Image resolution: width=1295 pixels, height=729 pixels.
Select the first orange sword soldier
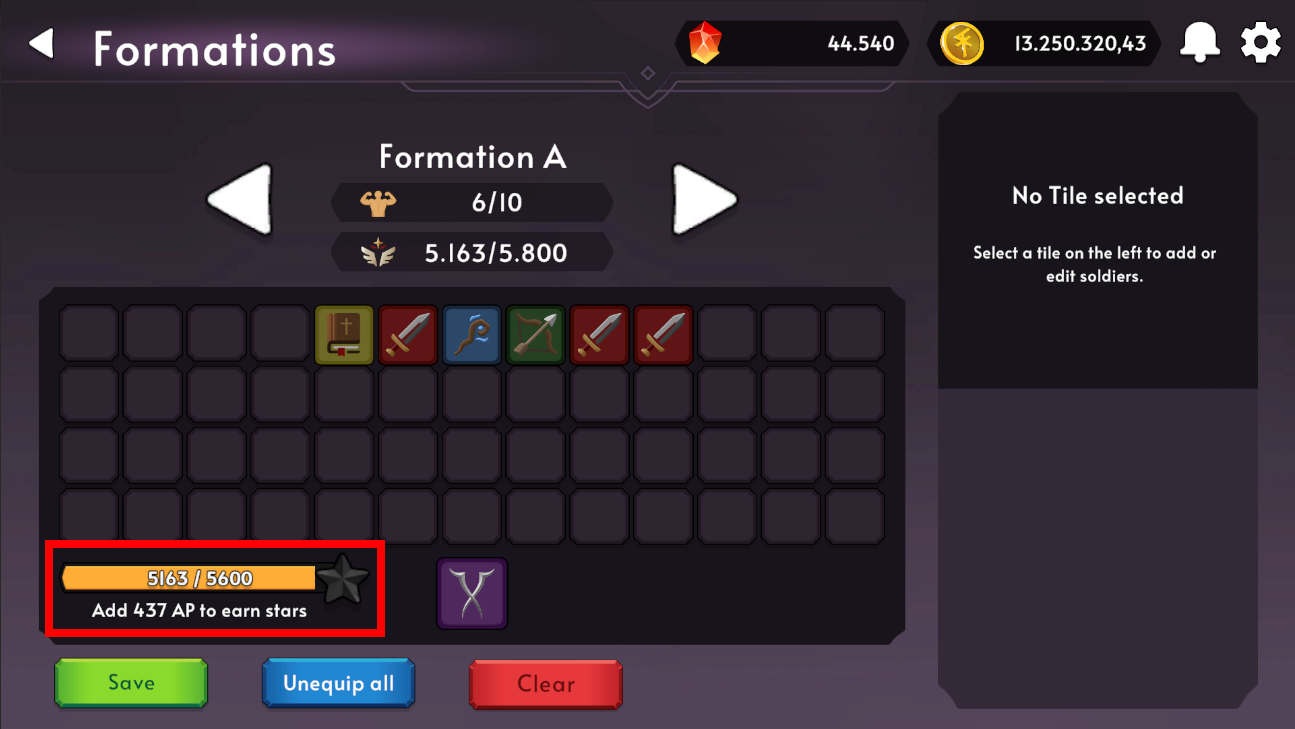pos(599,335)
